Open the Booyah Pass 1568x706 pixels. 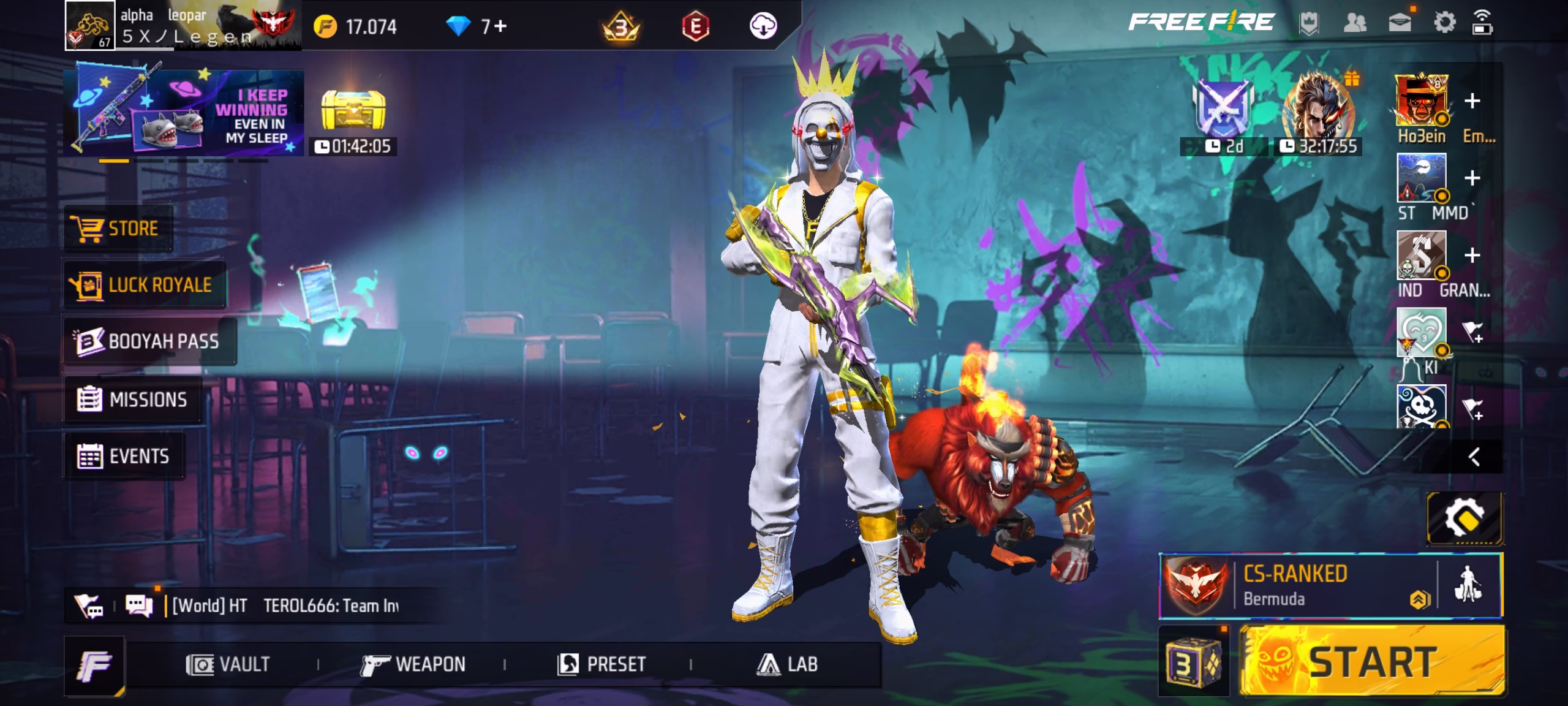pyautogui.click(x=149, y=341)
